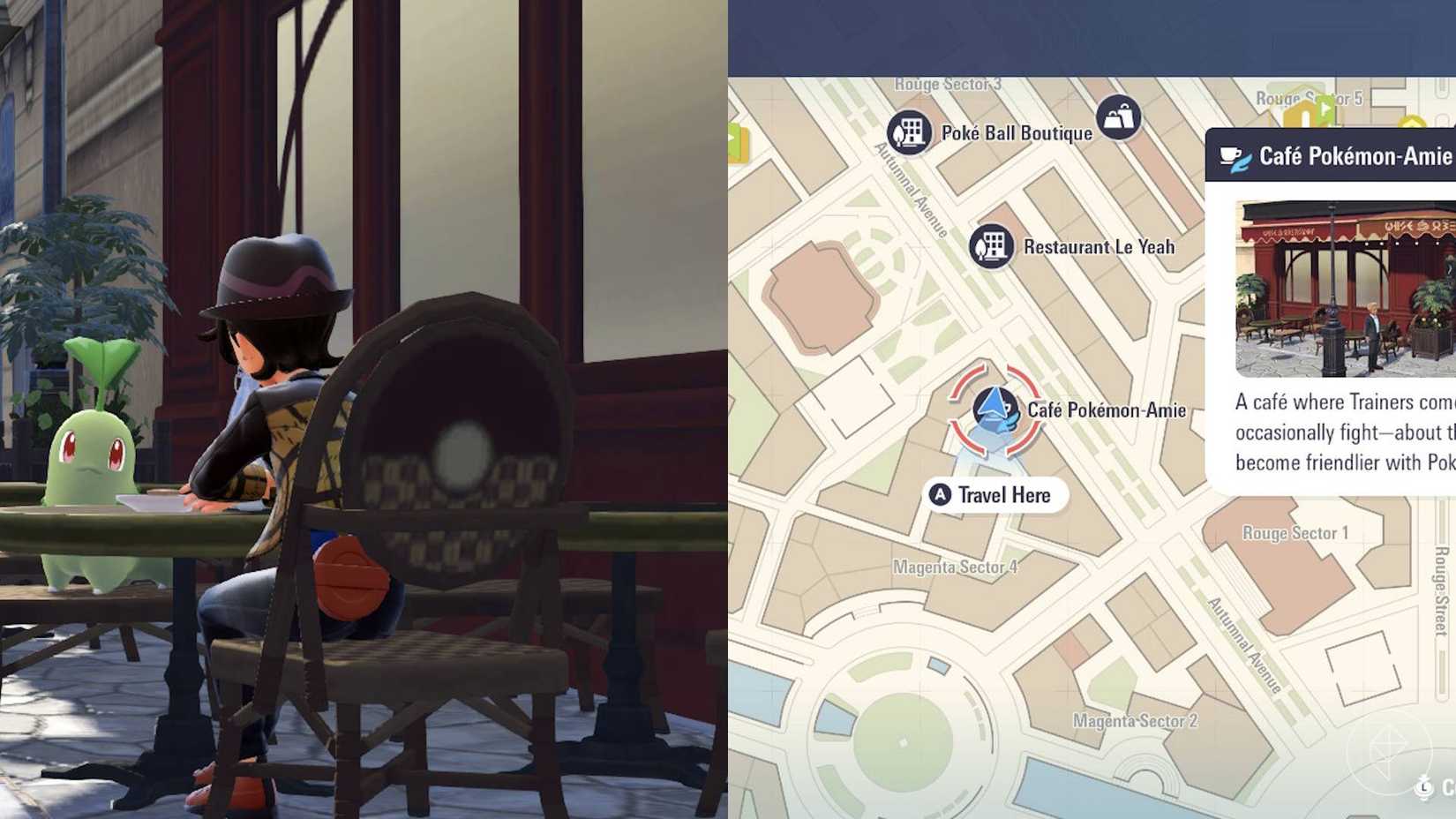Select the Magenta Sector 2 area label
The image size is (1456, 819).
1134,719
